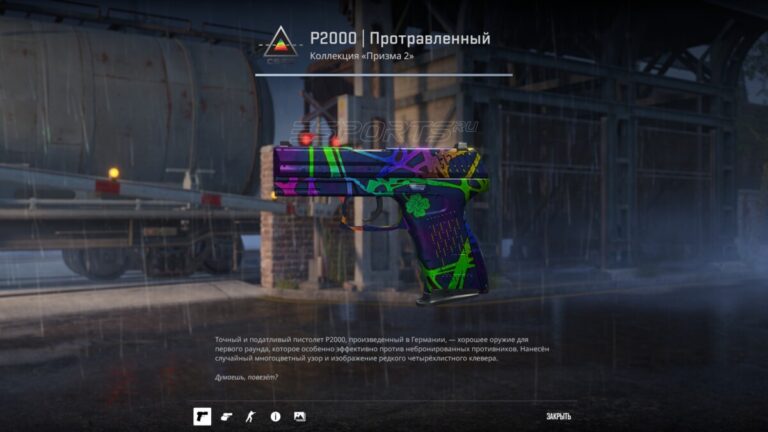Viewport: 768px width, 432px height.
Task: Switch to the hand-held weapon view icon
Action: 227,416
